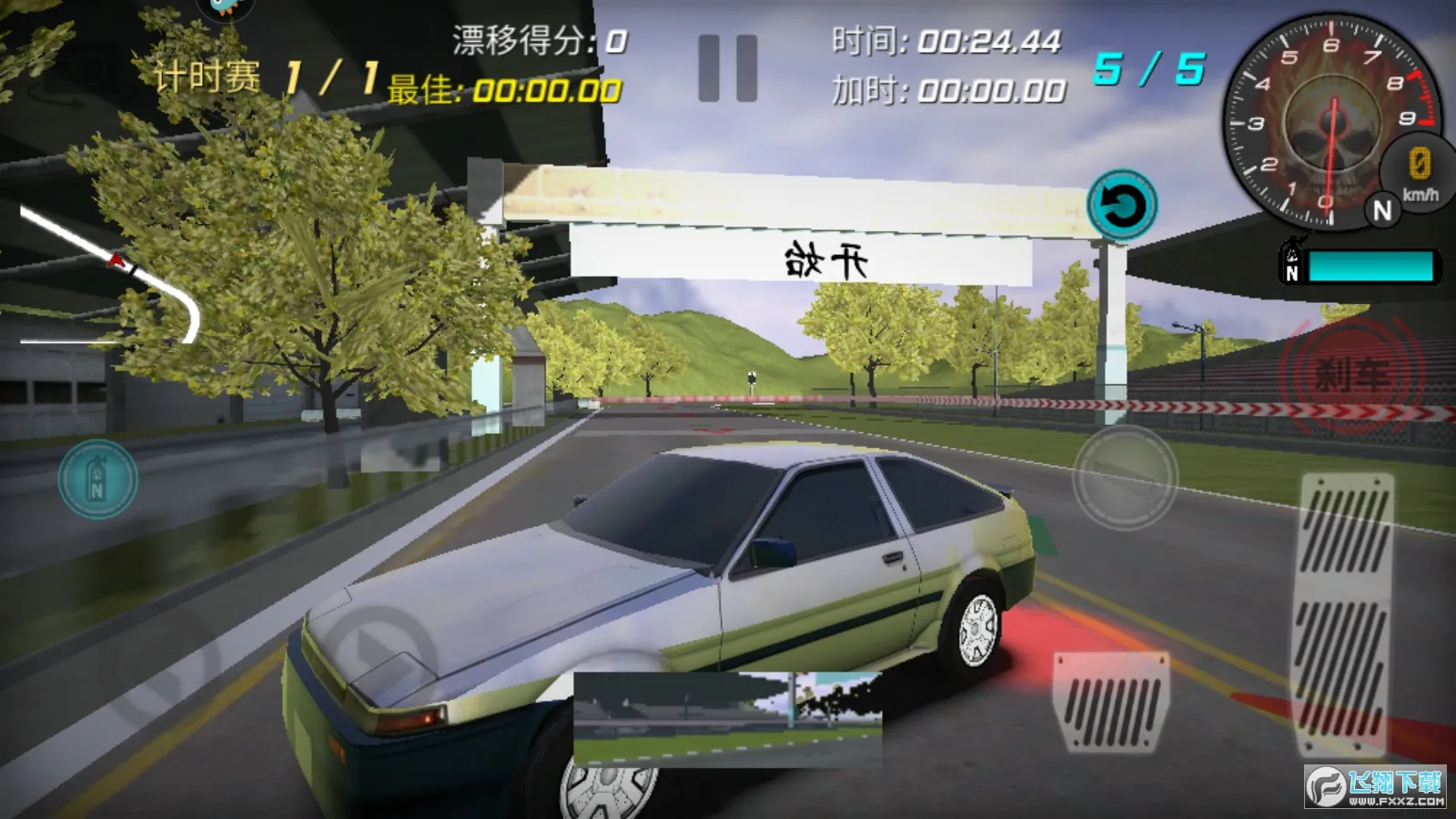Tap the rearview mirror view at the bottom
Screen dimensions: 1456x819
click(728, 719)
